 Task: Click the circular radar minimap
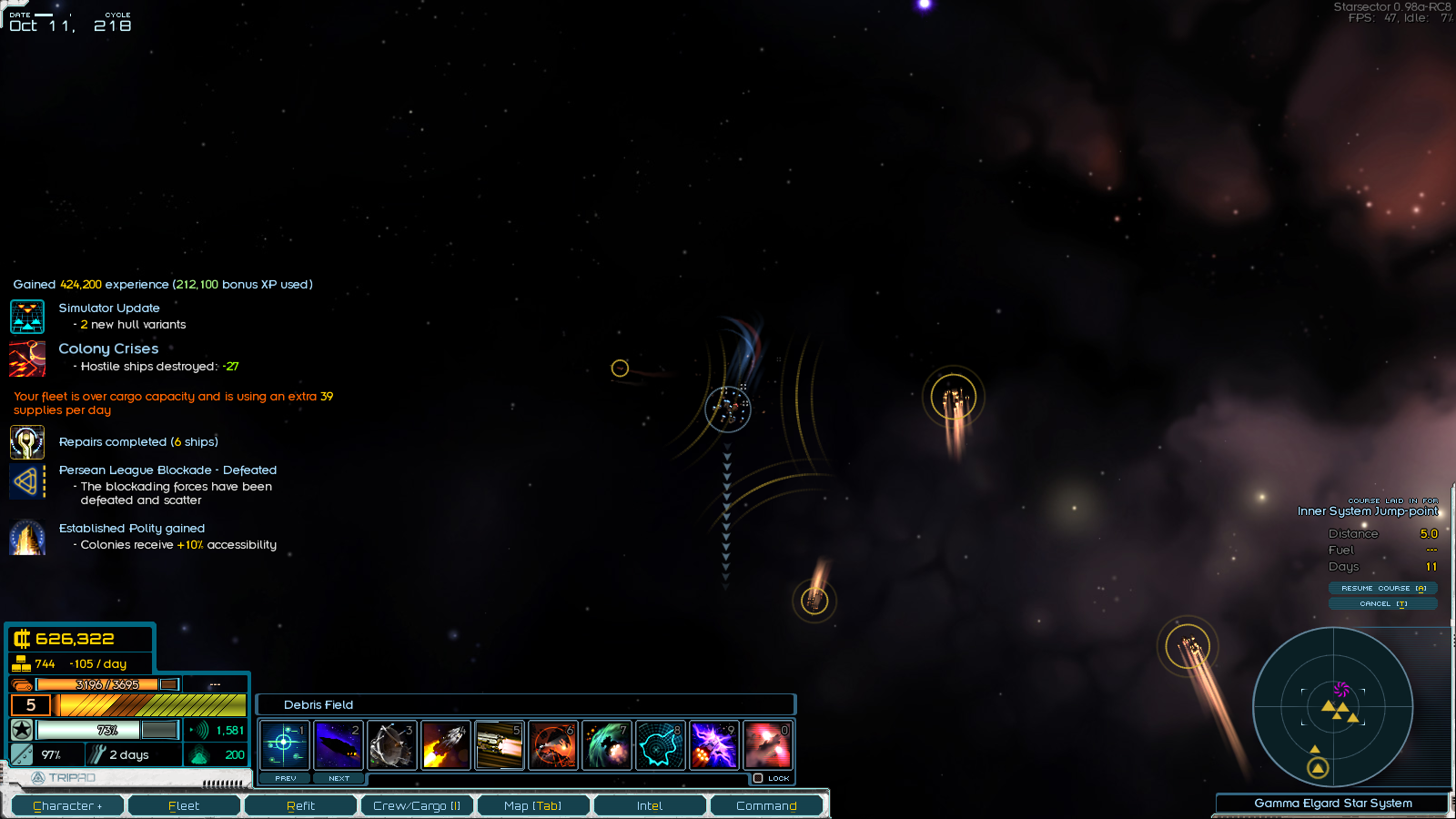coord(1333,706)
